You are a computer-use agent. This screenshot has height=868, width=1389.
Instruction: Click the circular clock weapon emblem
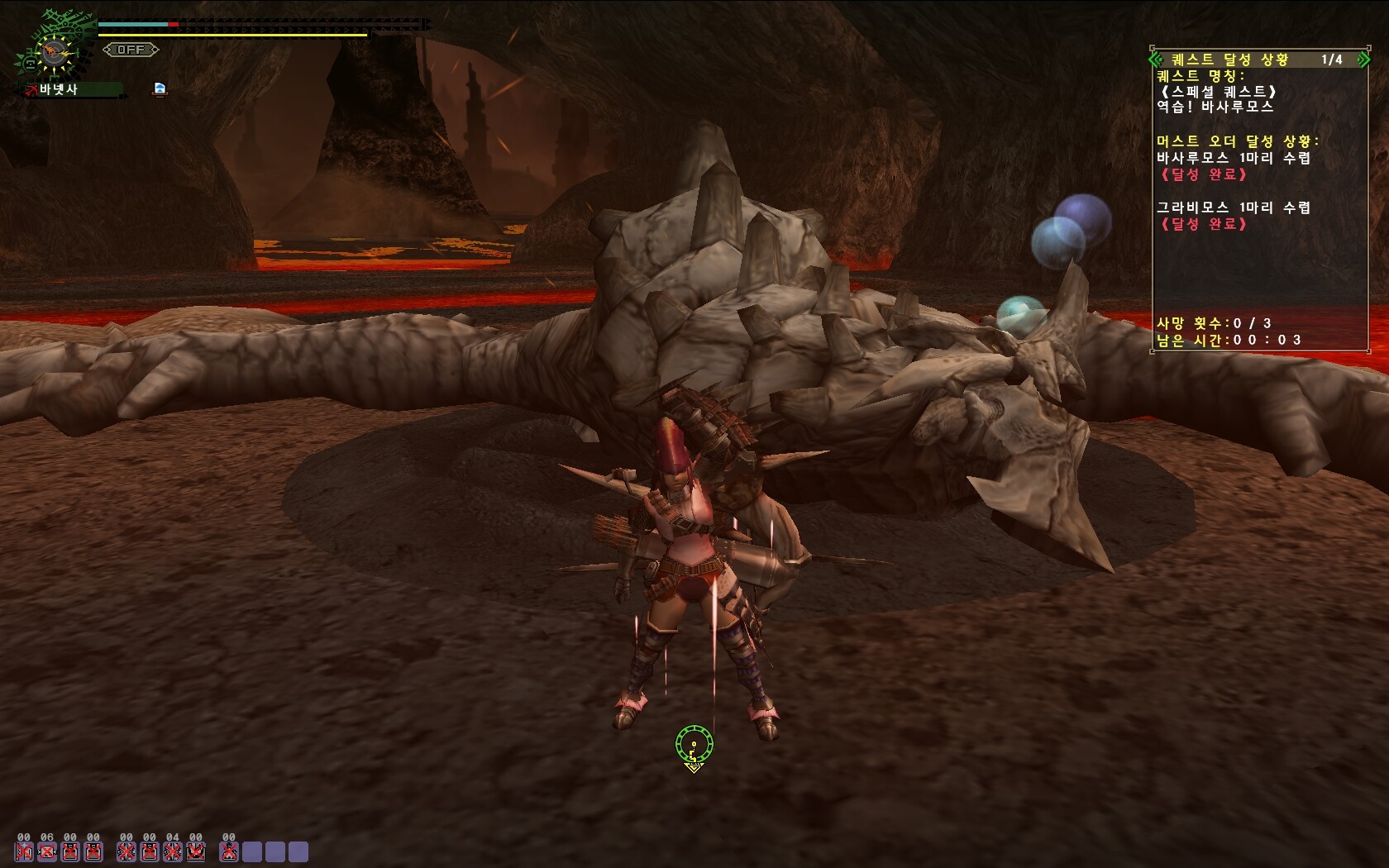point(55,55)
